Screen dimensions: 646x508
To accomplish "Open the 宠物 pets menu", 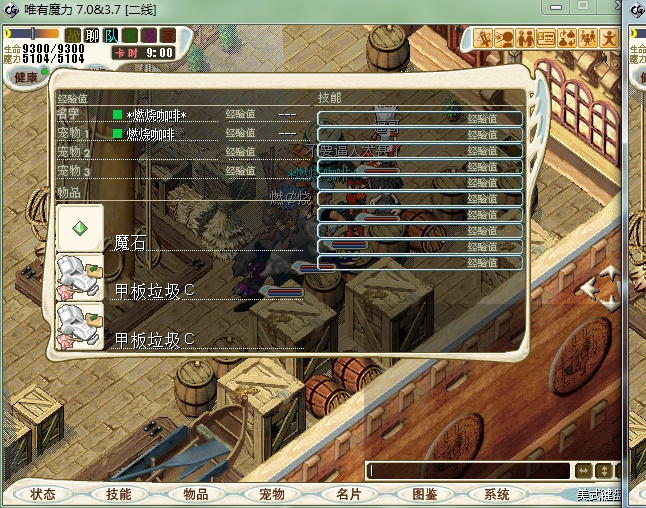I will click(x=271, y=494).
